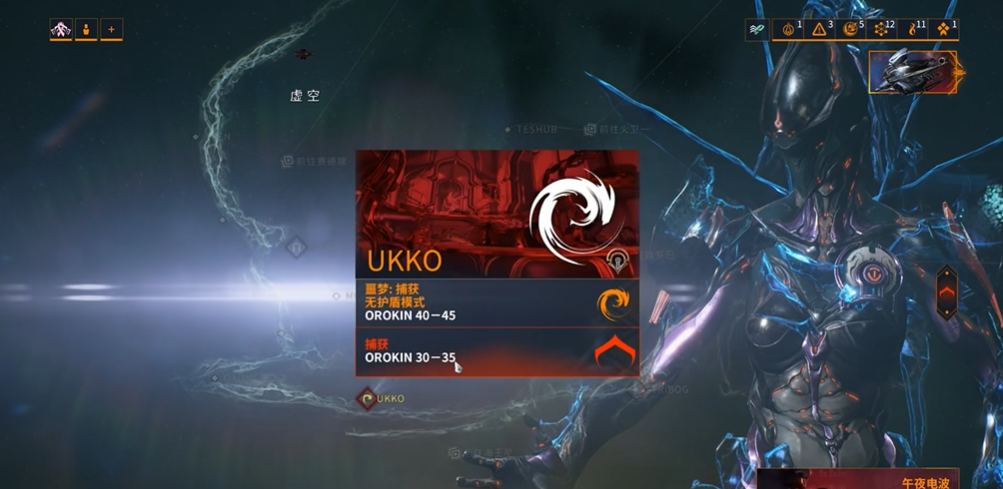Select the TESHUB node label on the chart
Screen dimensions: 1003x489
click(x=536, y=130)
